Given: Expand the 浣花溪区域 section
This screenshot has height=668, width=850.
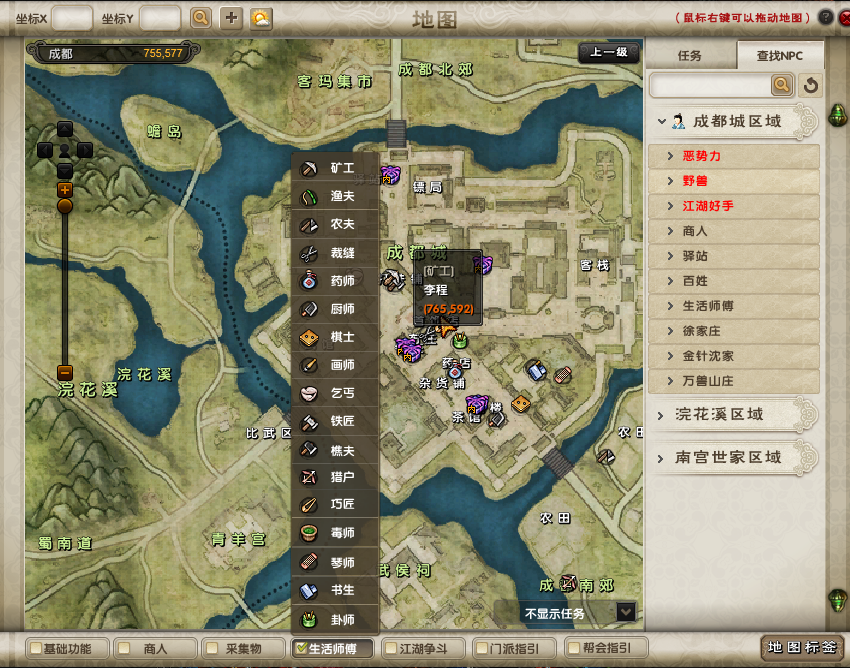Looking at the screenshot, I should (661, 414).
